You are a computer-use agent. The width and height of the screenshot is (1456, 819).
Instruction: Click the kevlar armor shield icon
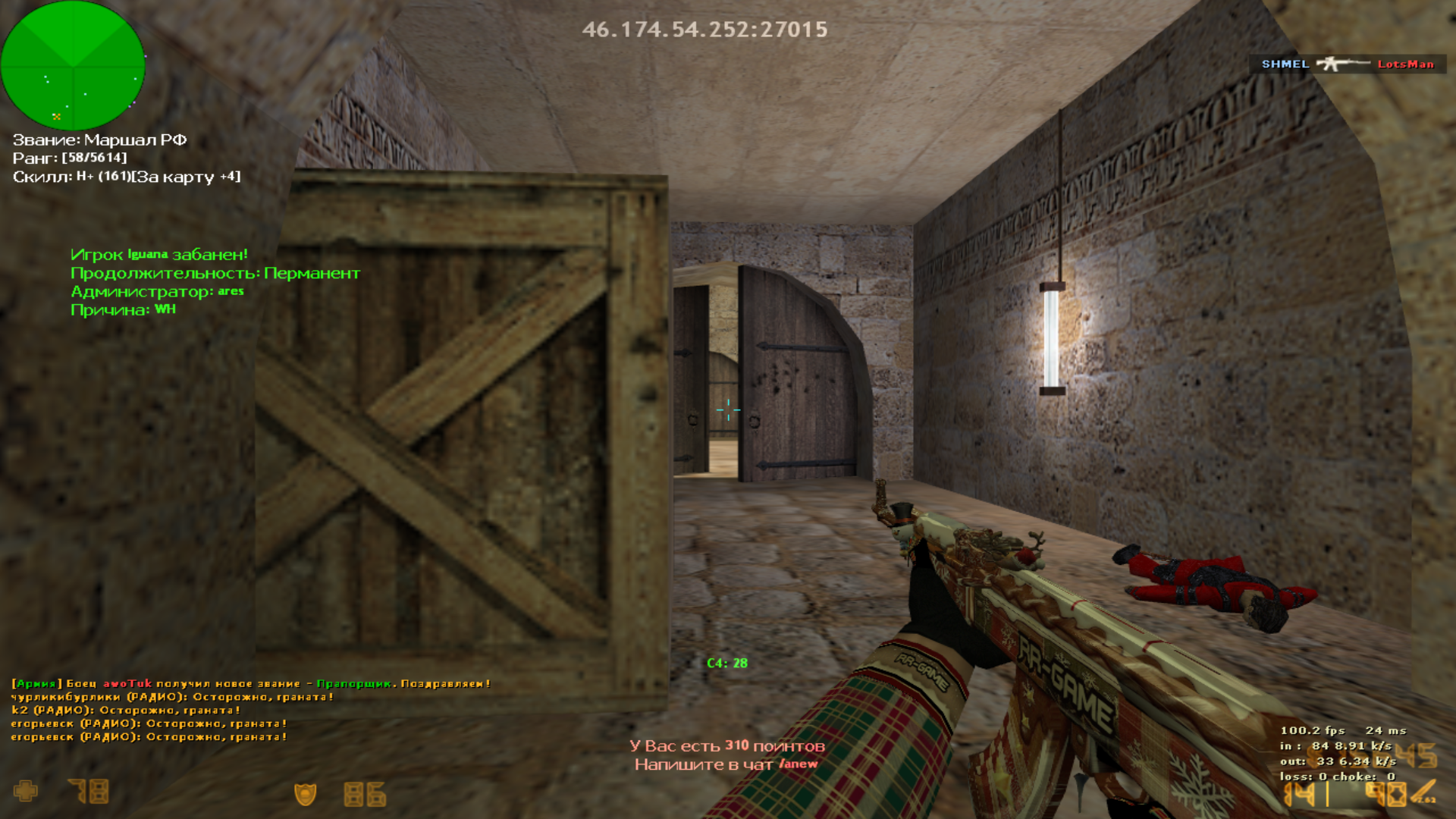pyautogui.click(x=305, y=794)
